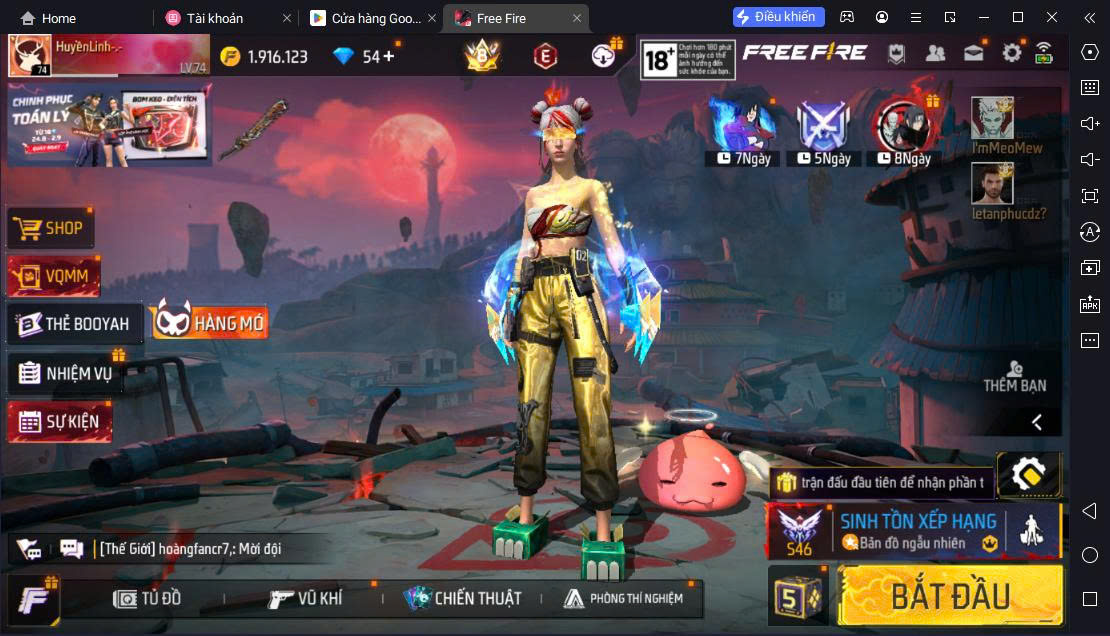
Task: Open the HÀNG MÔ button
Action: pos(211,322)
